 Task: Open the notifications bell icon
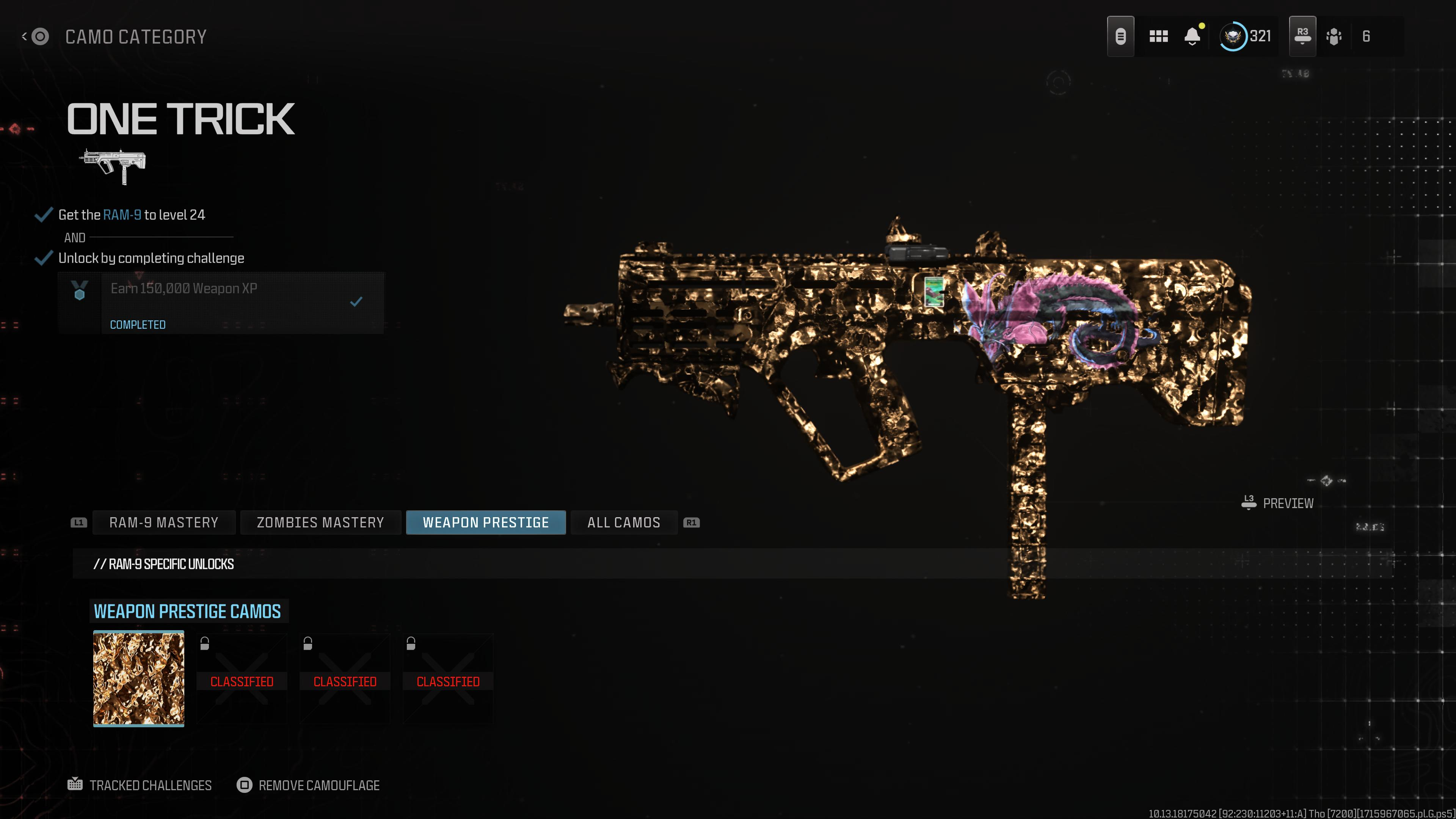click(1192, 36)
